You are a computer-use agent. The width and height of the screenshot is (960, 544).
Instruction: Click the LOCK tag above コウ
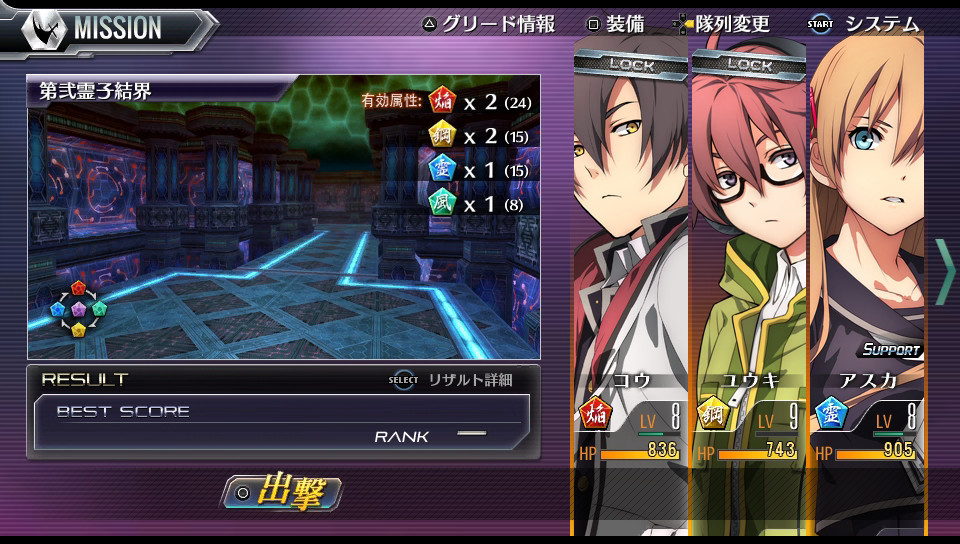point(631,64)
